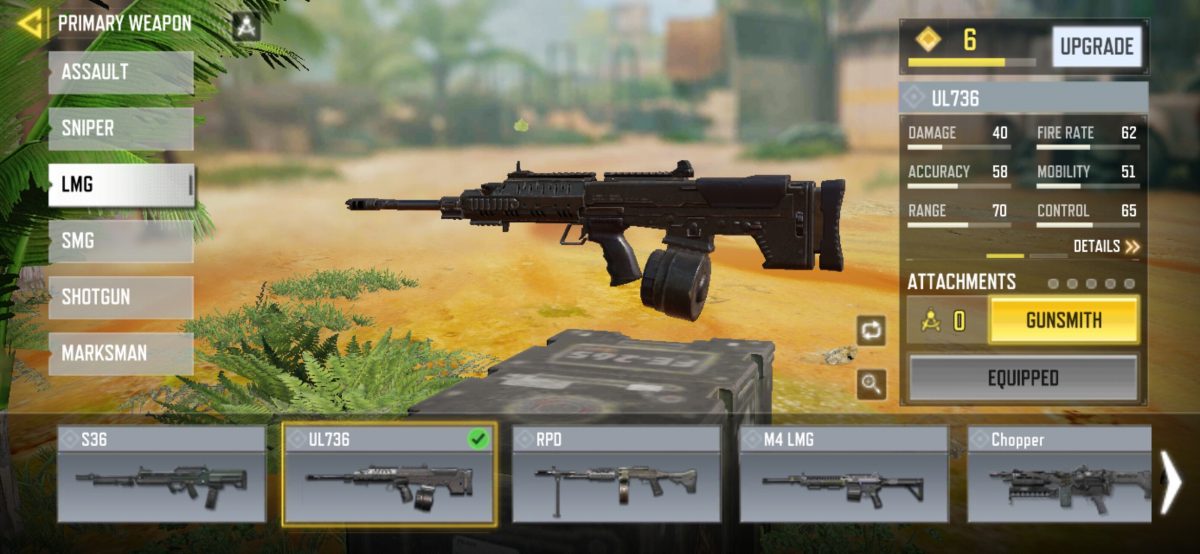Select the S36 weapon card

pos(161,474)
